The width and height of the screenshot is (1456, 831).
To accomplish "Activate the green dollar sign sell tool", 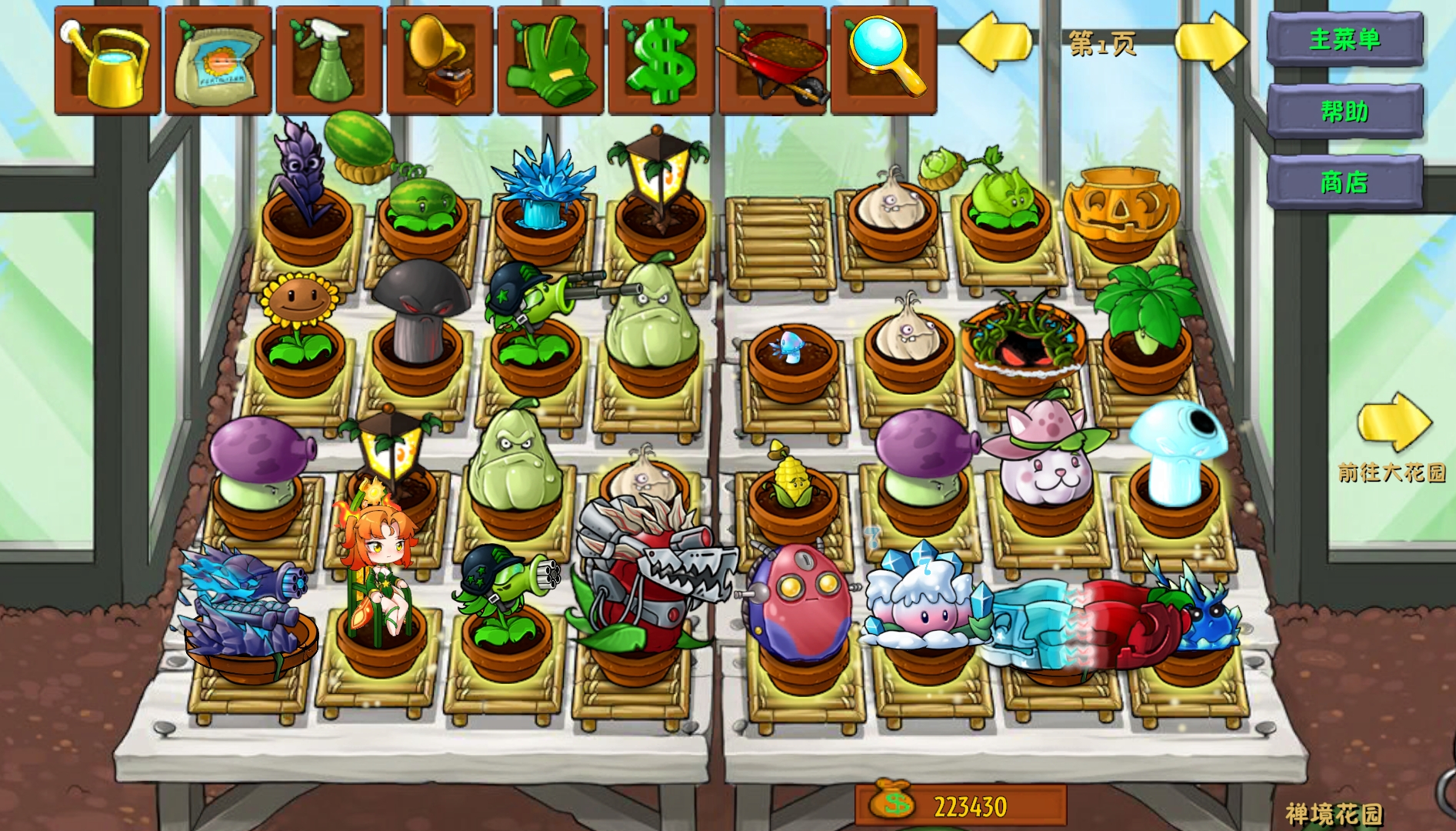I will click(x=661, y=61).
